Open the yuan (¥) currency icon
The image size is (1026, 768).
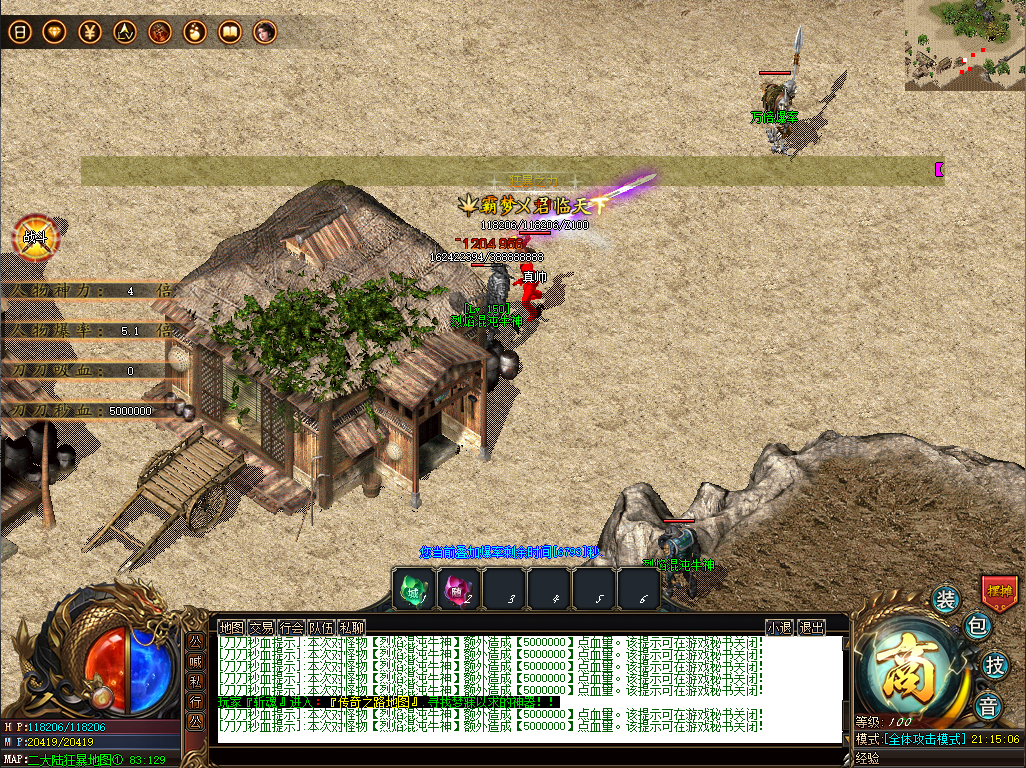89,32
